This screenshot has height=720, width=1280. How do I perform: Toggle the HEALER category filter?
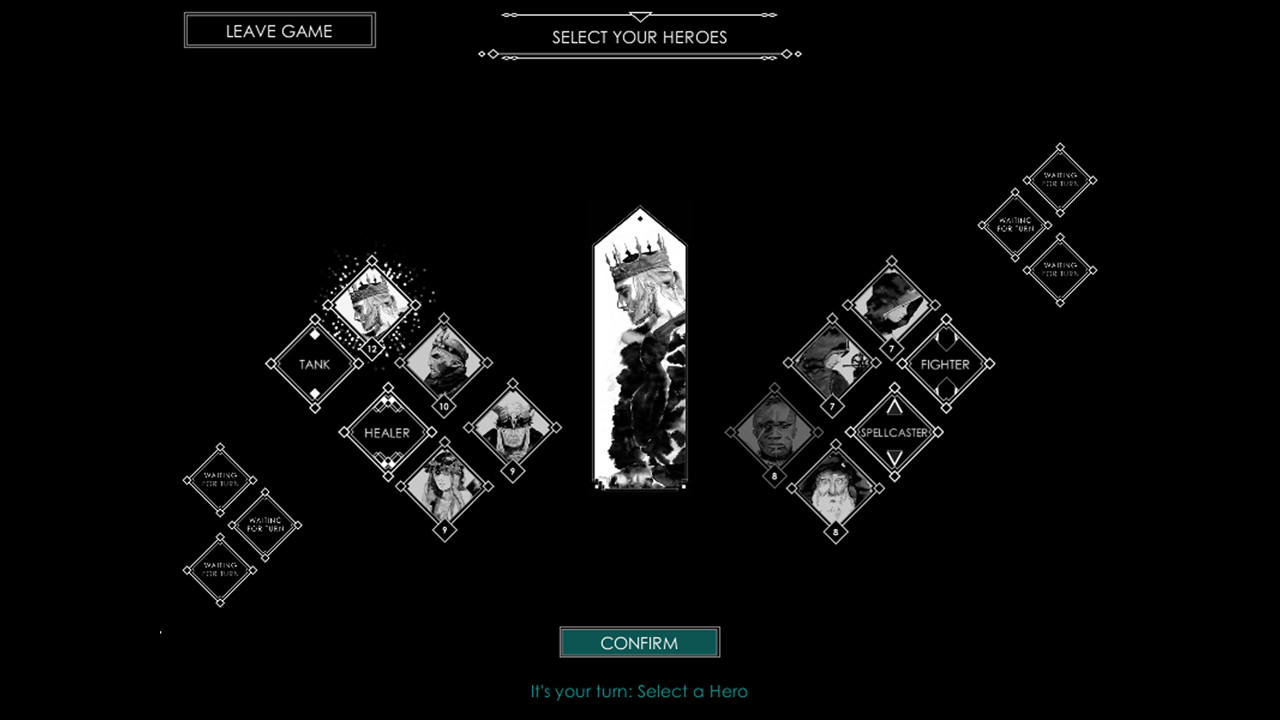point(386,432)
